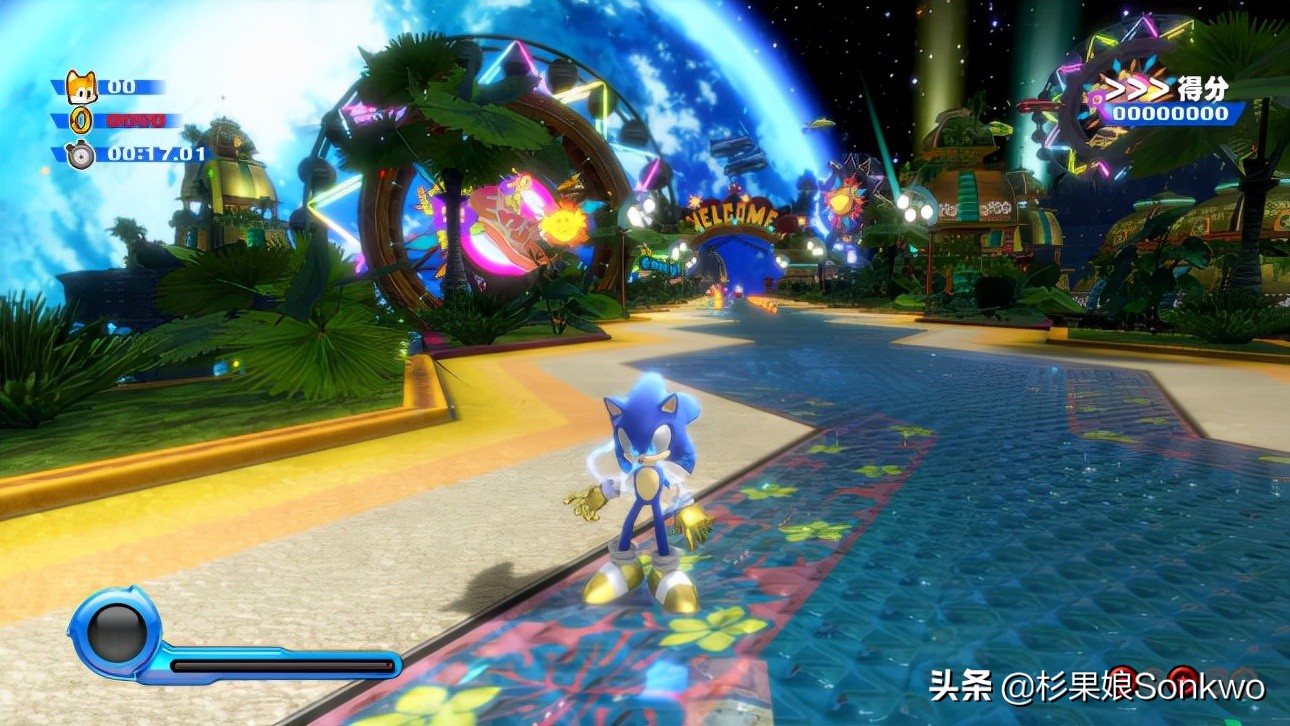Activate the round Wisp power orb

116,632
